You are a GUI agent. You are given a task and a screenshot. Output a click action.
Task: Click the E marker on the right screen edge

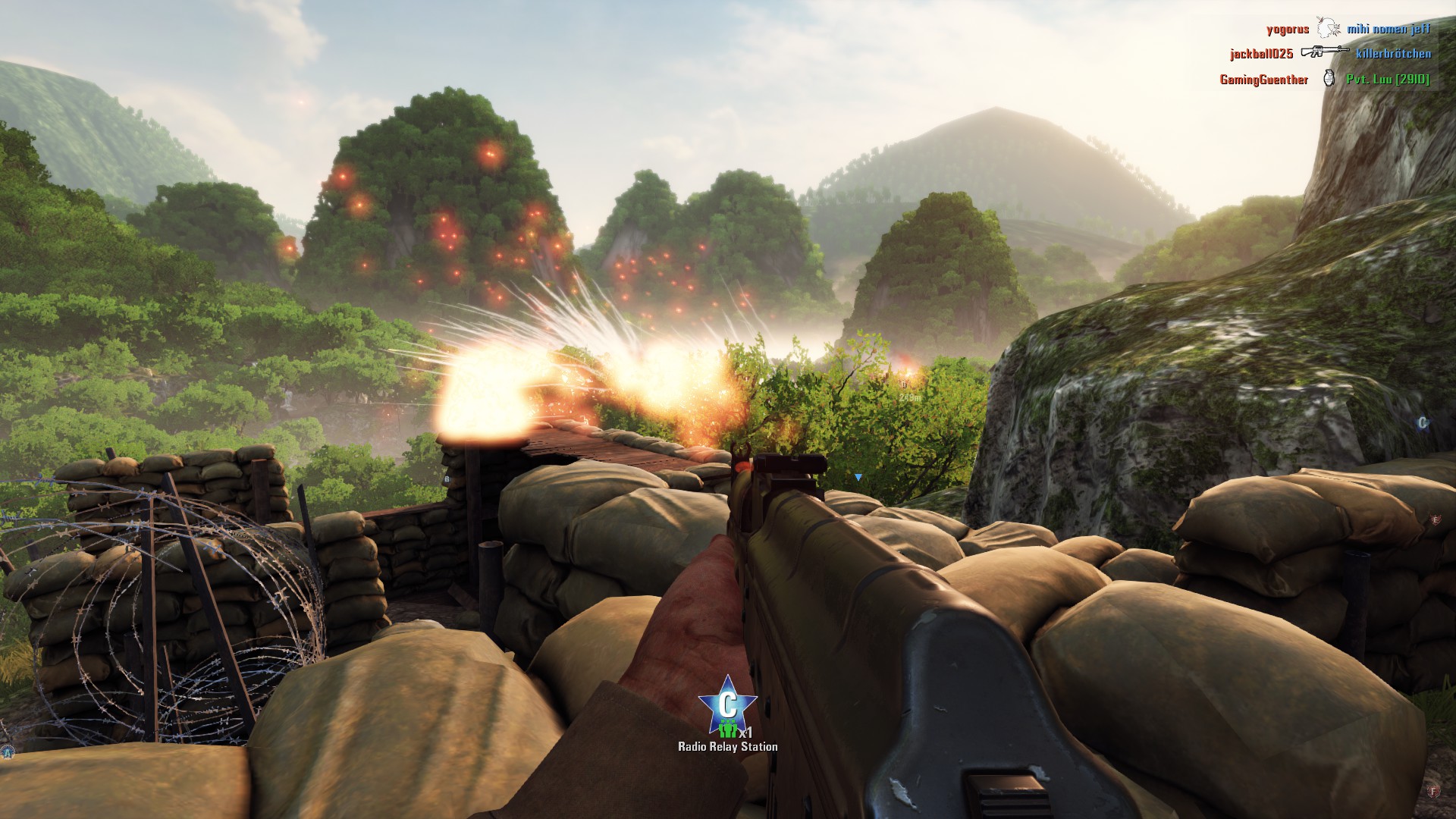1436,519
